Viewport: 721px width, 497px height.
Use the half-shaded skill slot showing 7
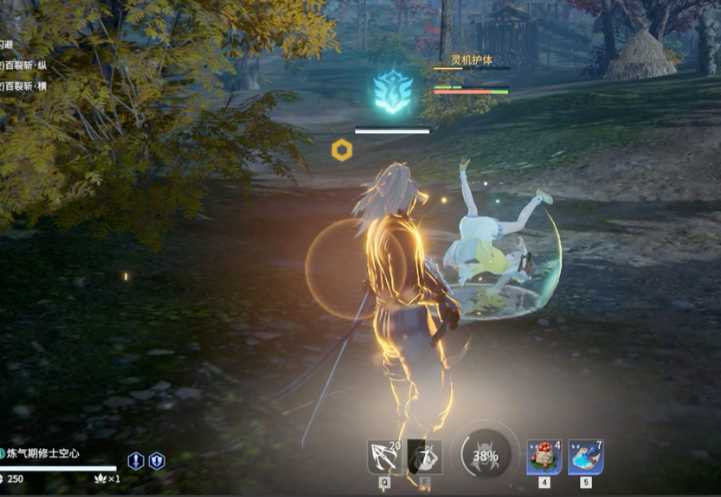tap(424, 457)
